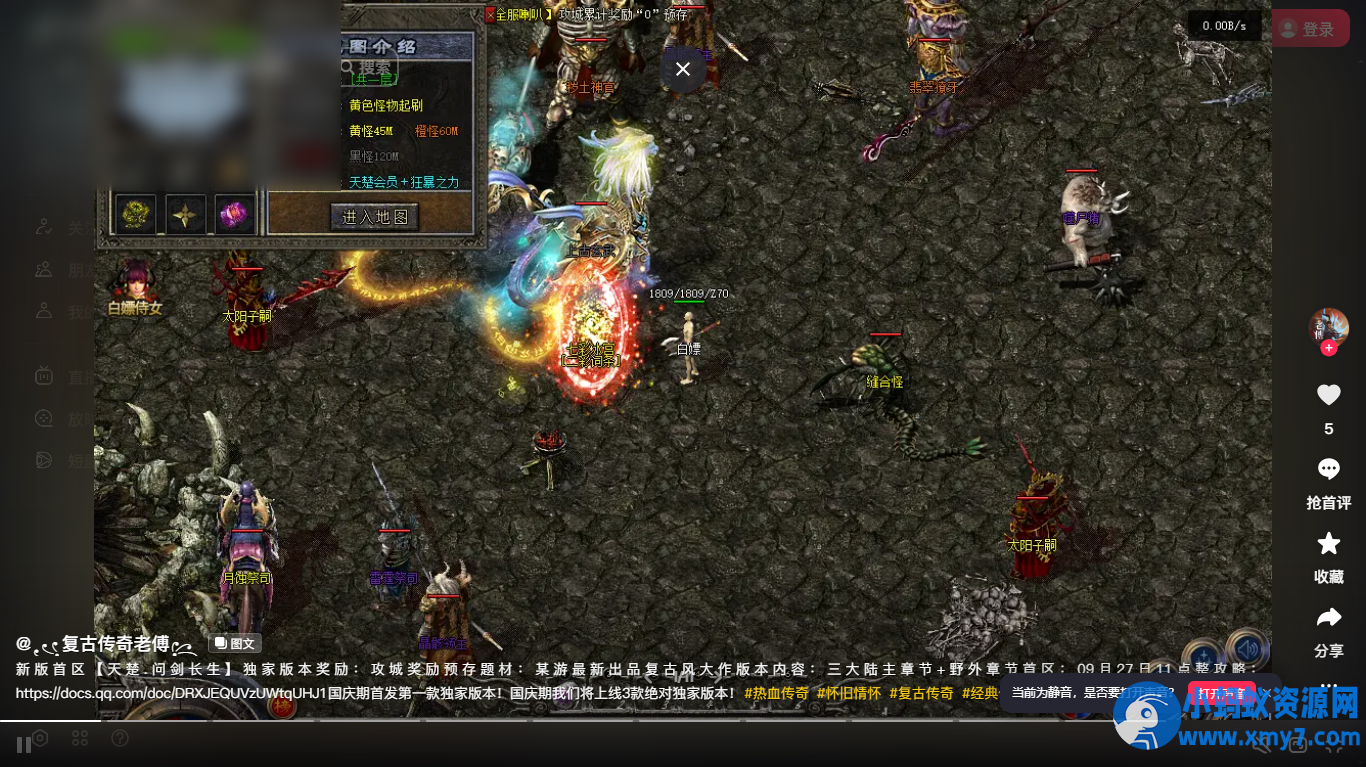
Task: Close the overlay with the round X
Action: [683, 69]
